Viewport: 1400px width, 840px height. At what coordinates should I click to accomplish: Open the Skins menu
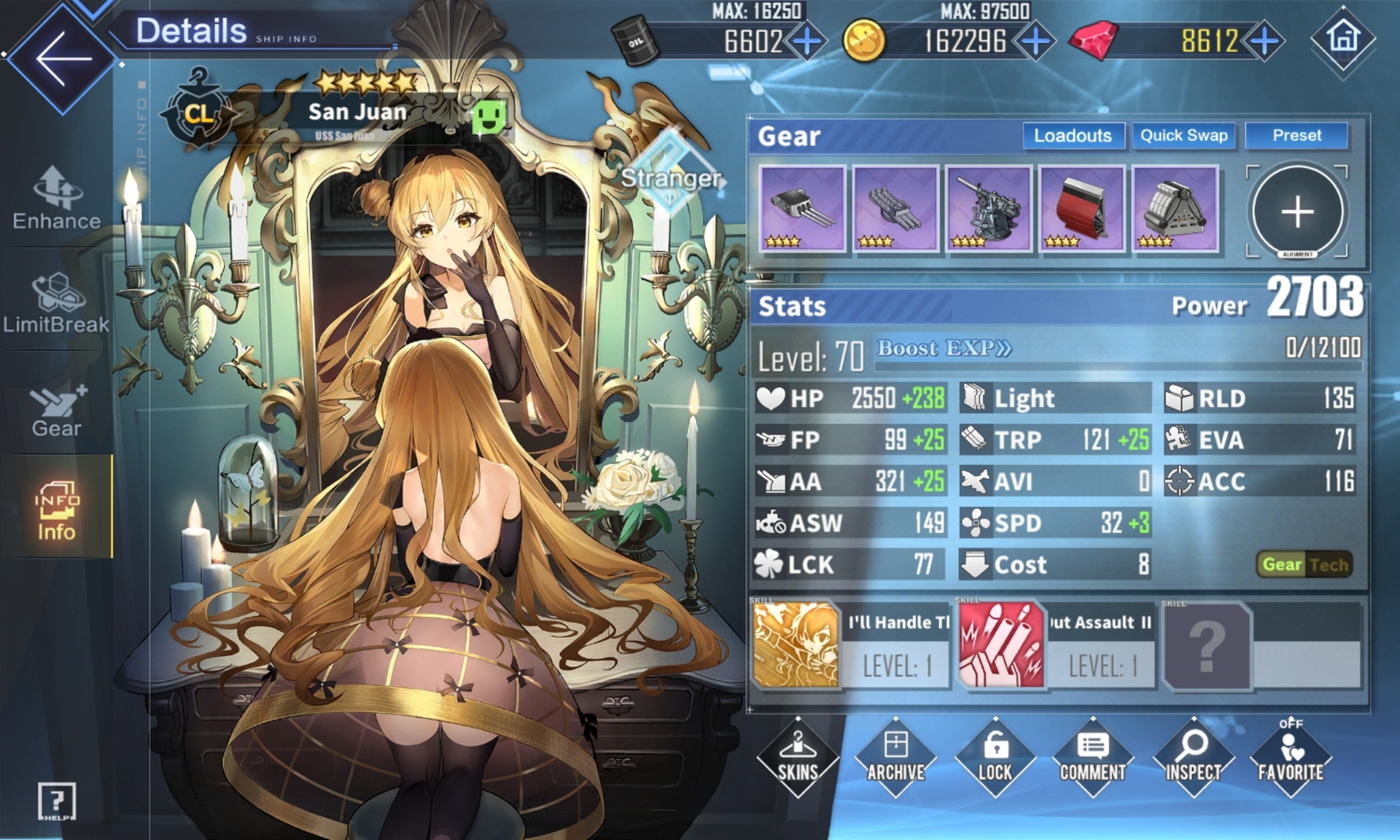[x=798, y=758]
